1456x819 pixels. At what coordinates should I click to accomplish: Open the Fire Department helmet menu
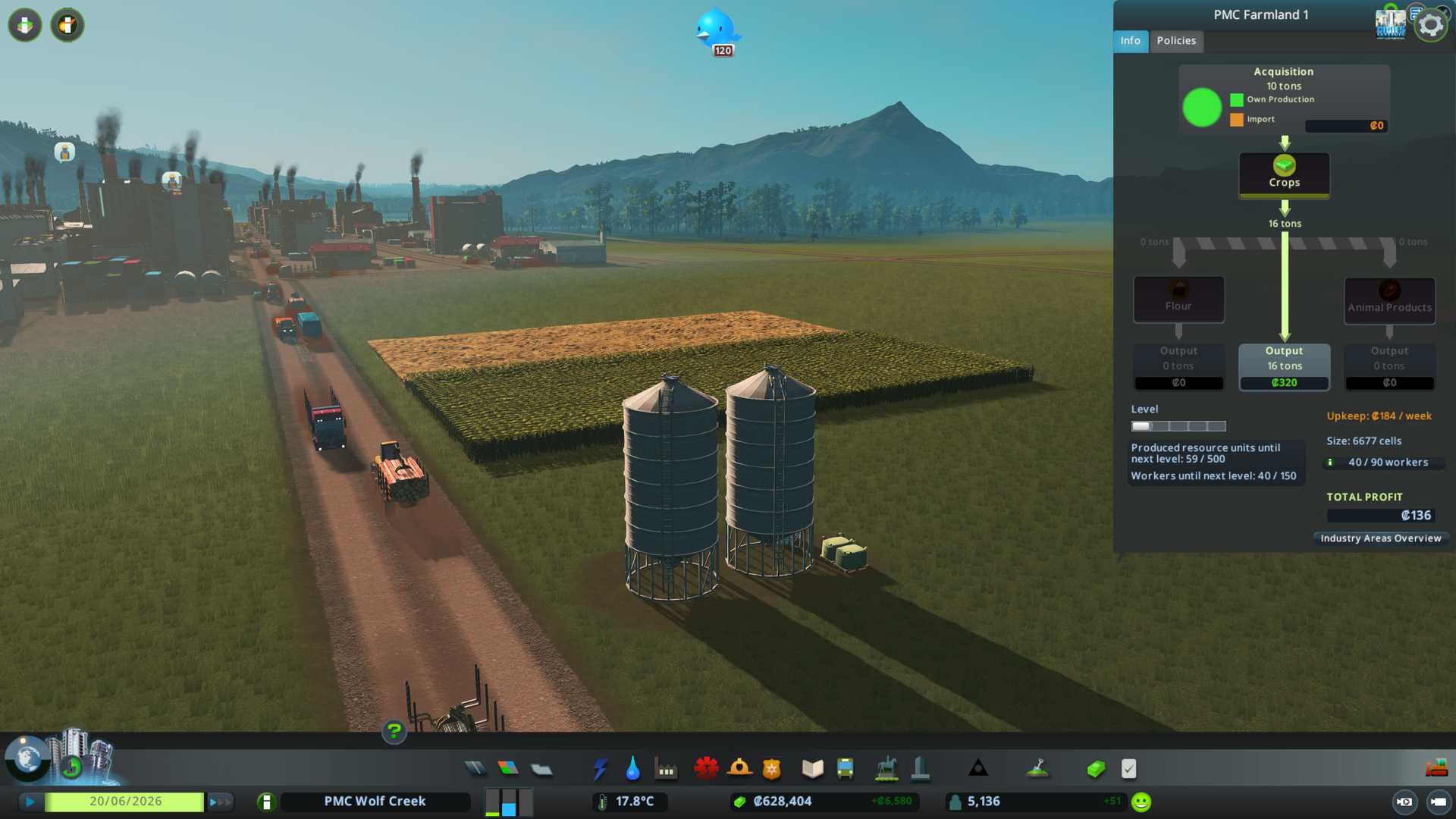[739, 769]
